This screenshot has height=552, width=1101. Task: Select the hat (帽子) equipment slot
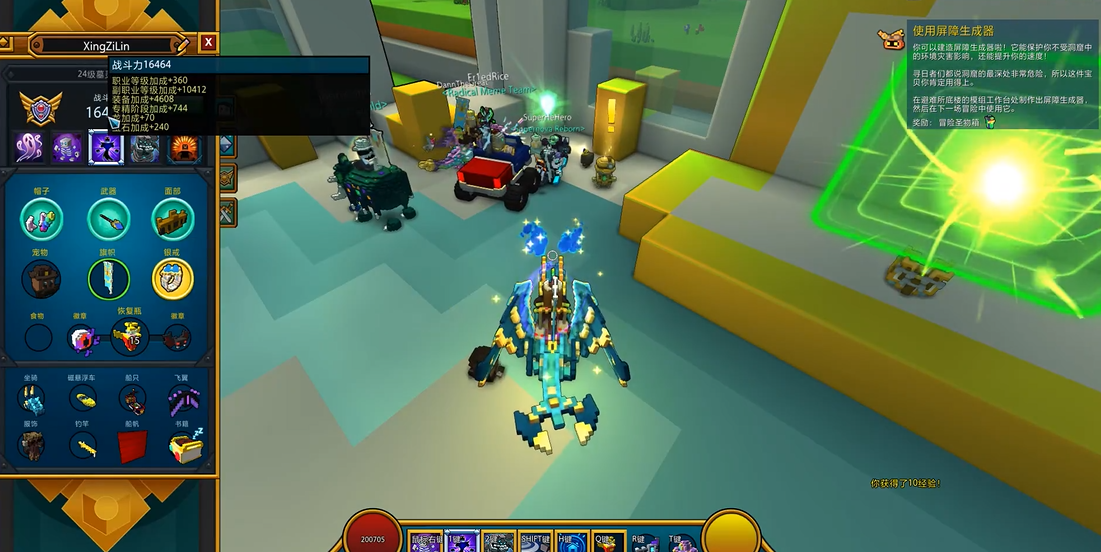[41, 219]
